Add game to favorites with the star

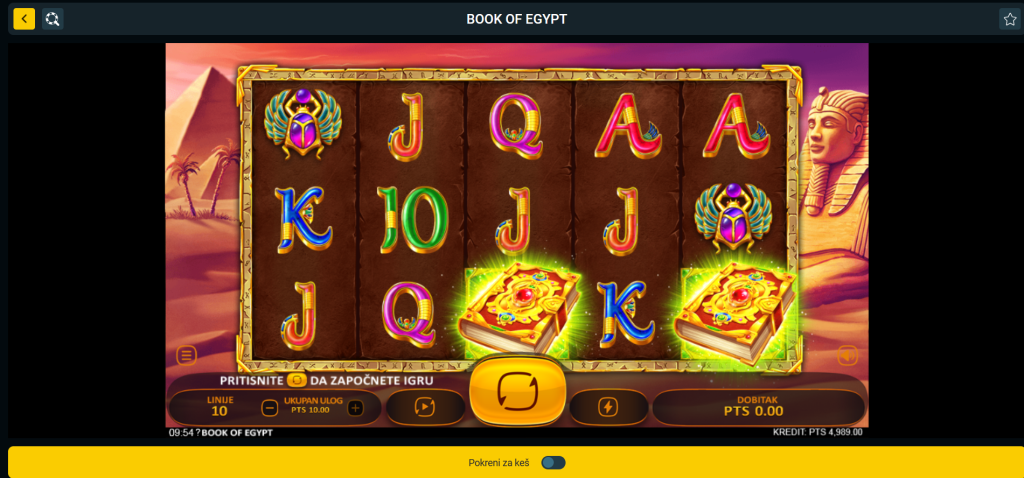(1009, 19)
